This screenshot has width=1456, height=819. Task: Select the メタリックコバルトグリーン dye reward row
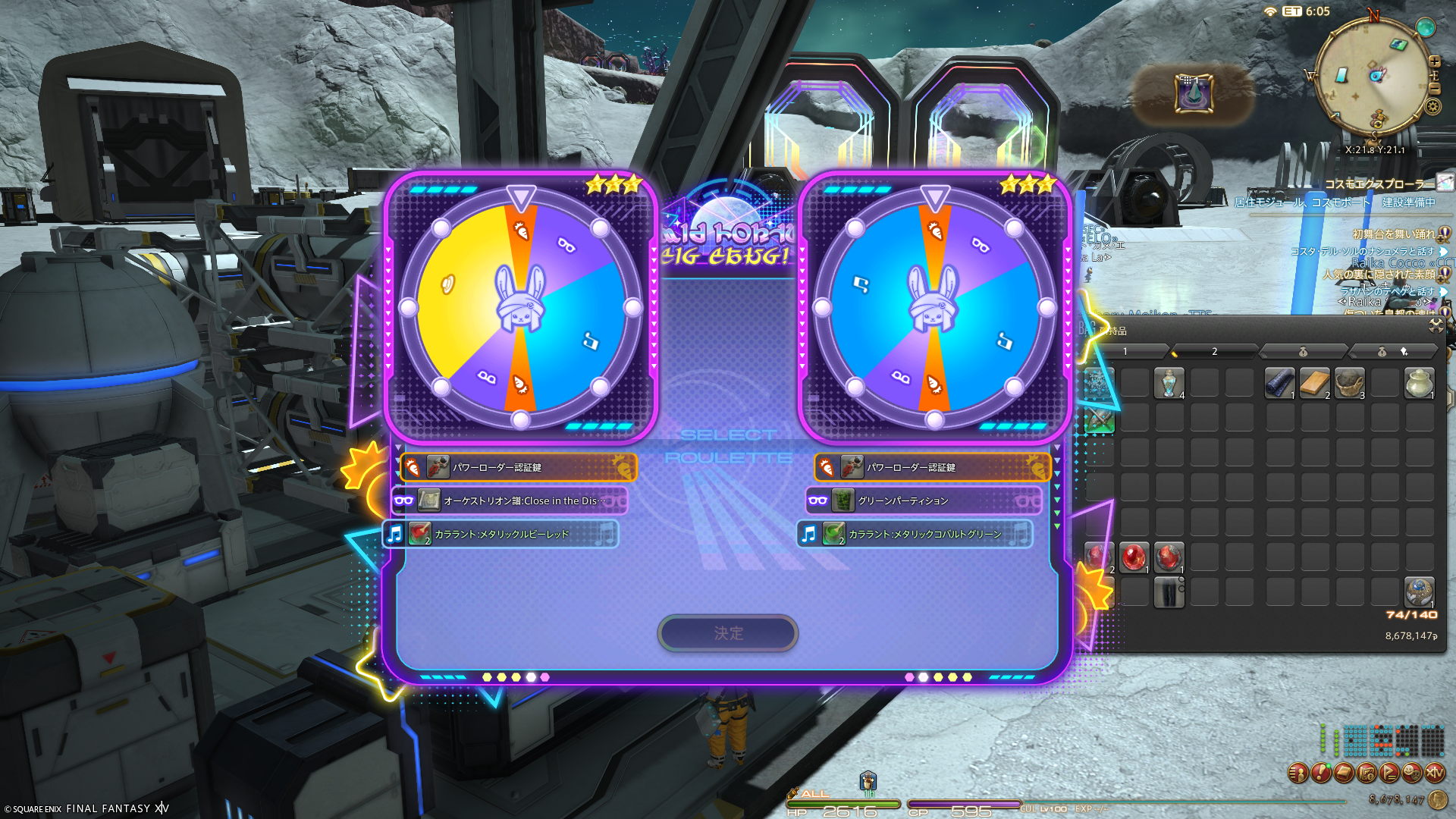pos(915,534)
